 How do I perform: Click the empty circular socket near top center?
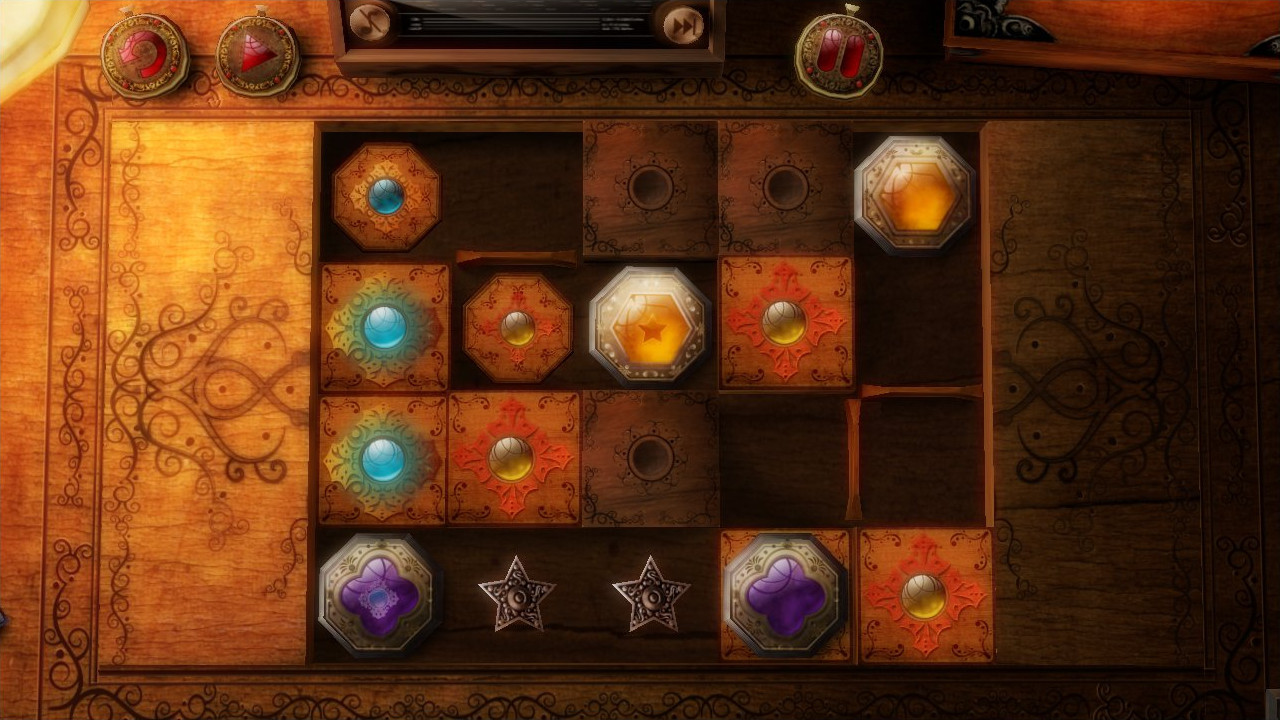pos(649,185)
